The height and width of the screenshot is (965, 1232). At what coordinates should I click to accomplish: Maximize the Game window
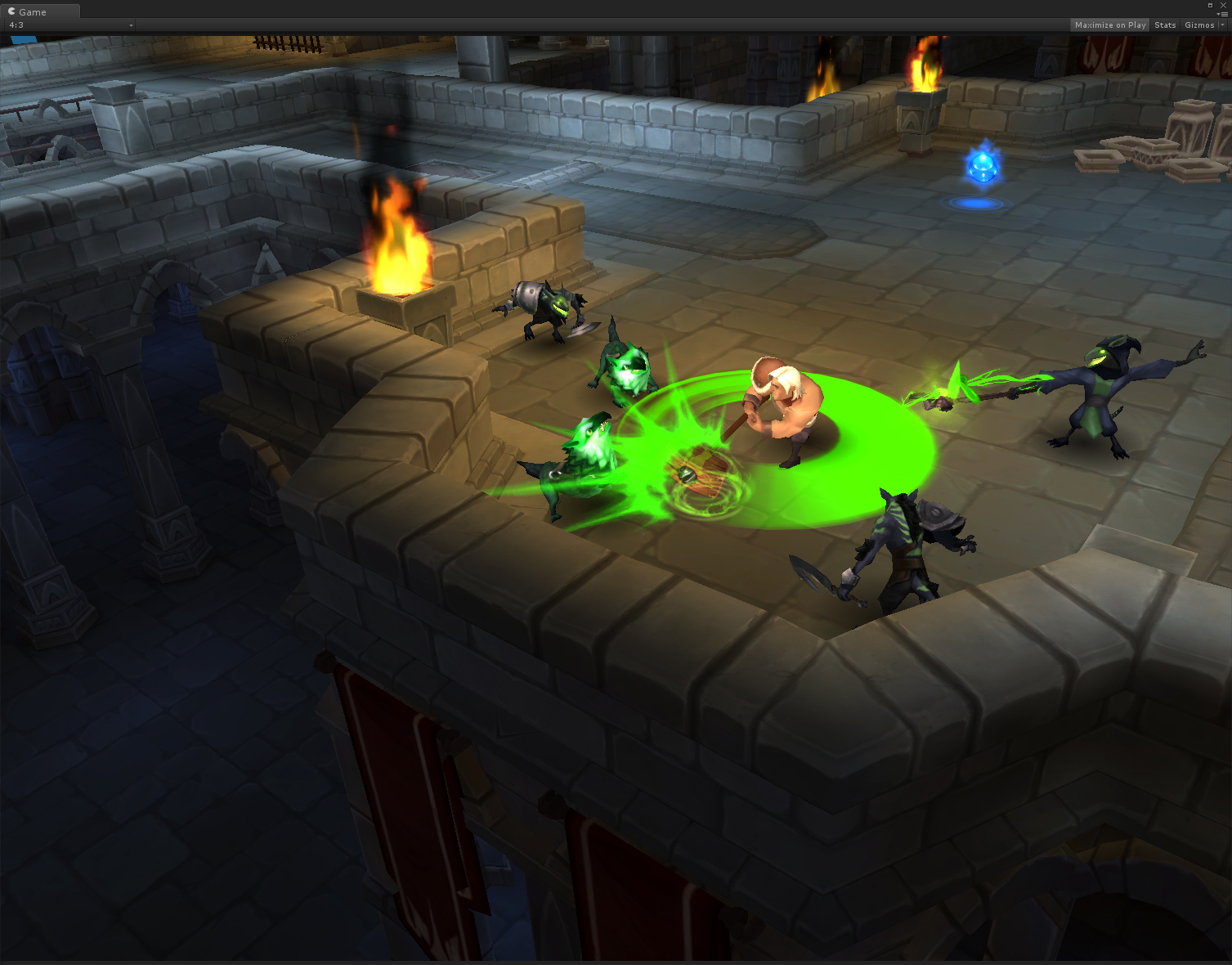[x=1211, y=5]
